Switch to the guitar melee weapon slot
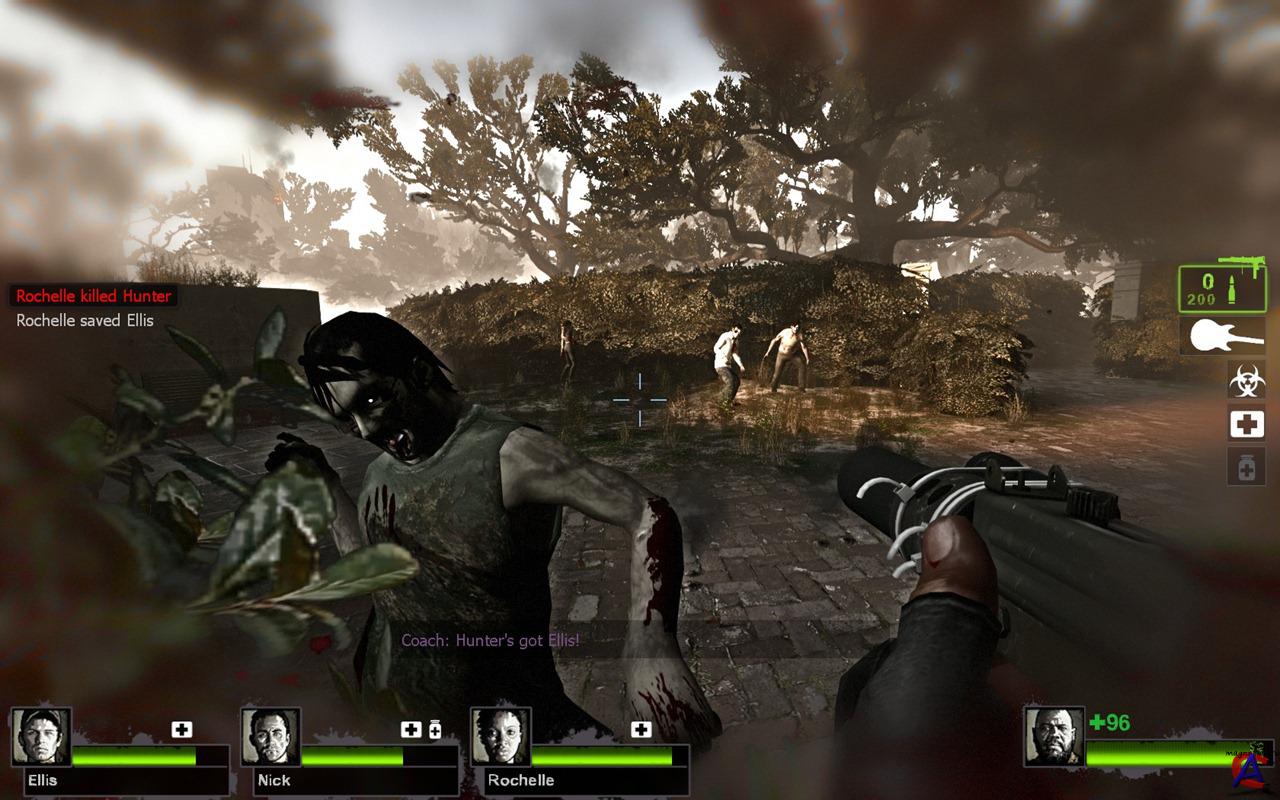The image size is (1280, 800). coord(1221,336)
